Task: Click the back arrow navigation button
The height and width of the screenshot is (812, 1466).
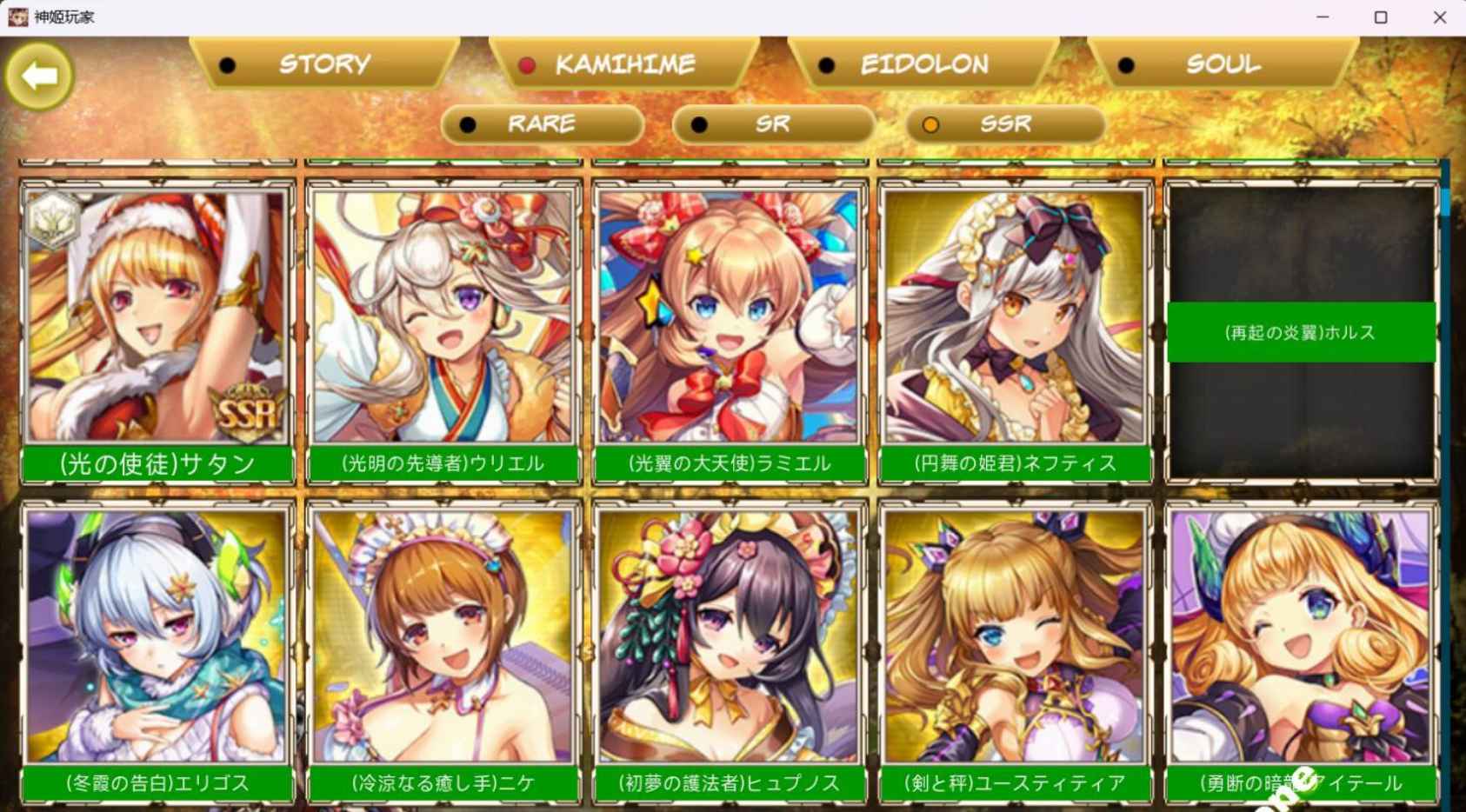Action: 38,77
